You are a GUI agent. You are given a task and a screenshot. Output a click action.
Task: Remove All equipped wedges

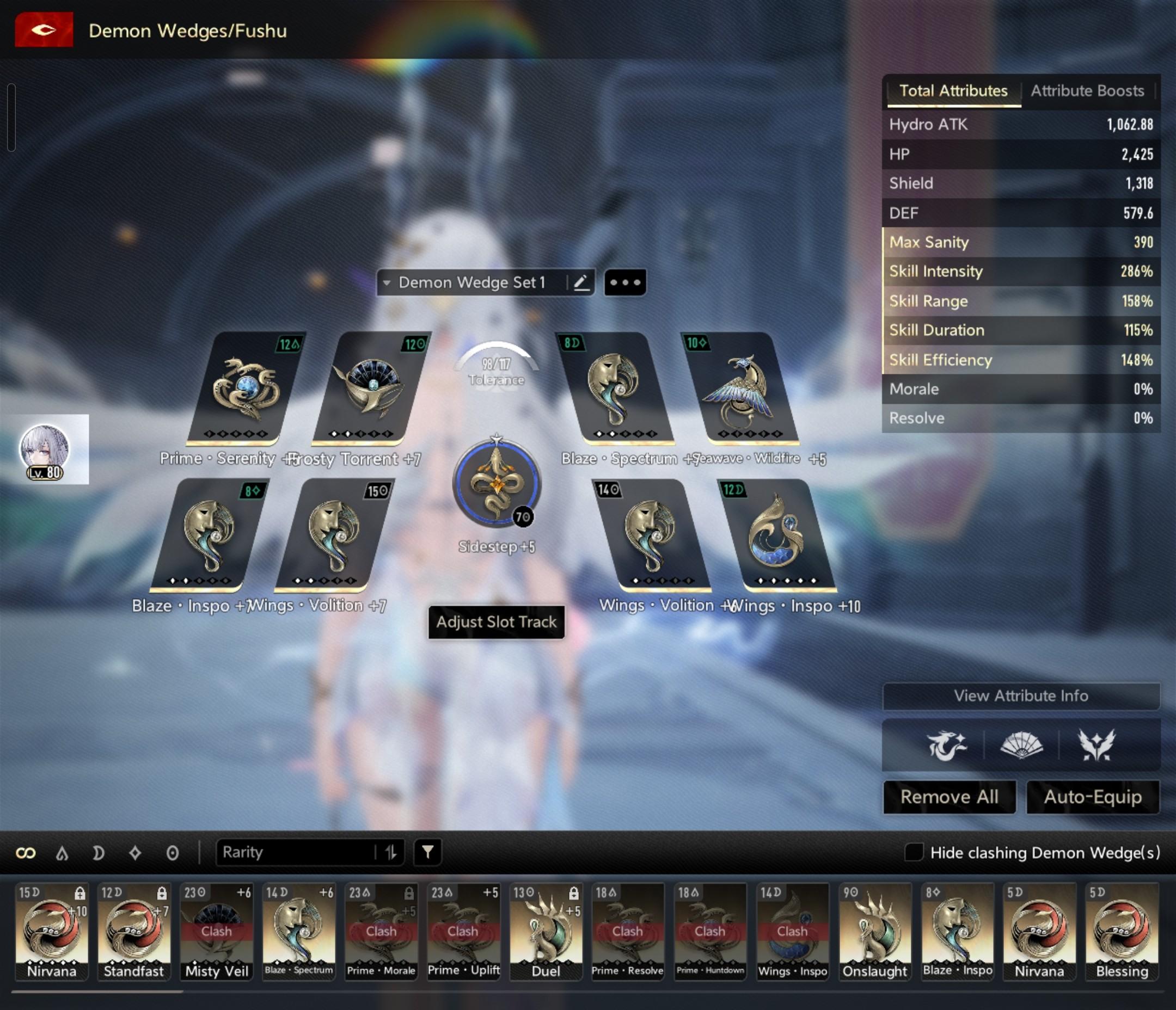click(x=949, y=797)
